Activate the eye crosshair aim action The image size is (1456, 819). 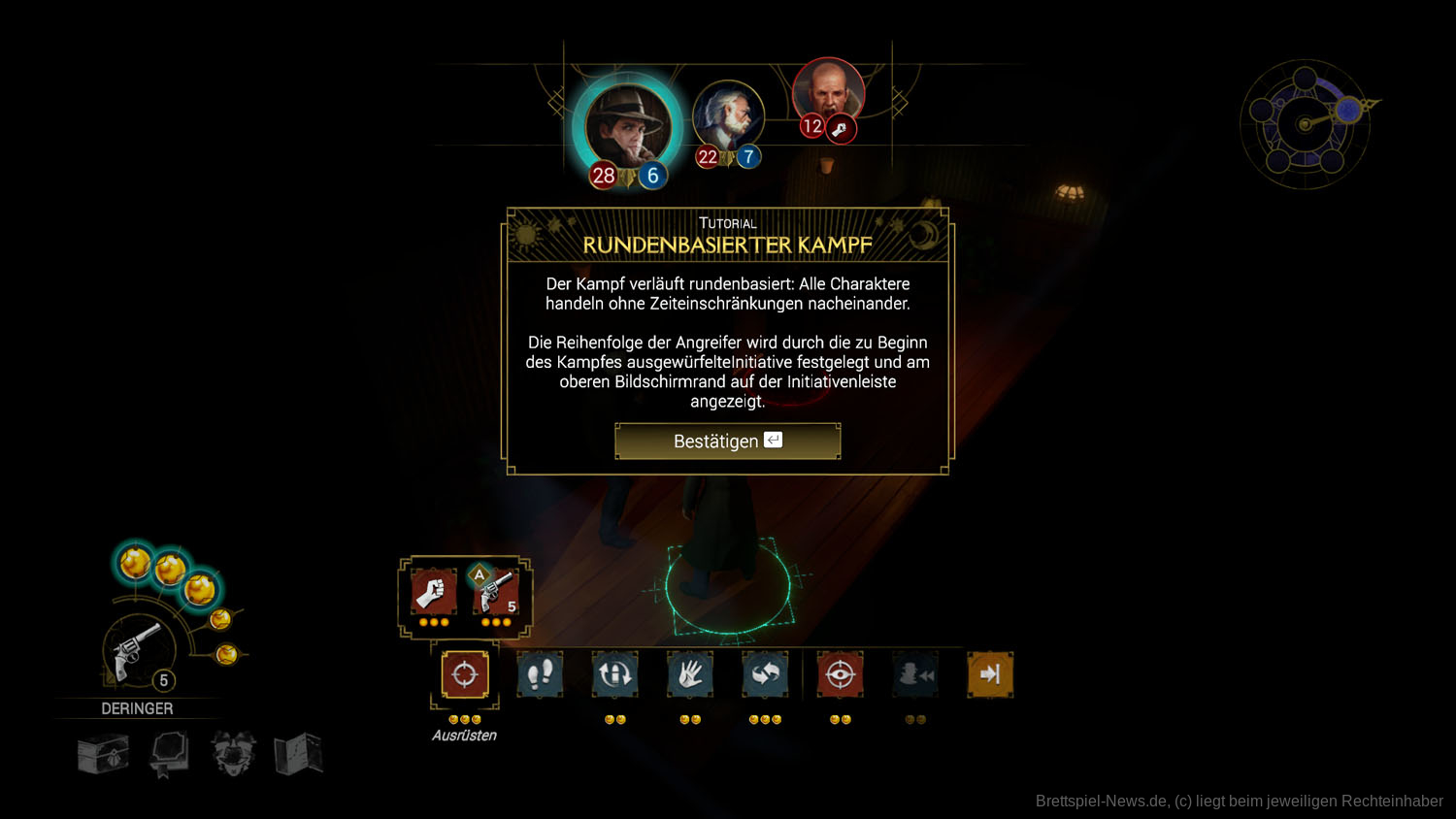pos(840,674)
